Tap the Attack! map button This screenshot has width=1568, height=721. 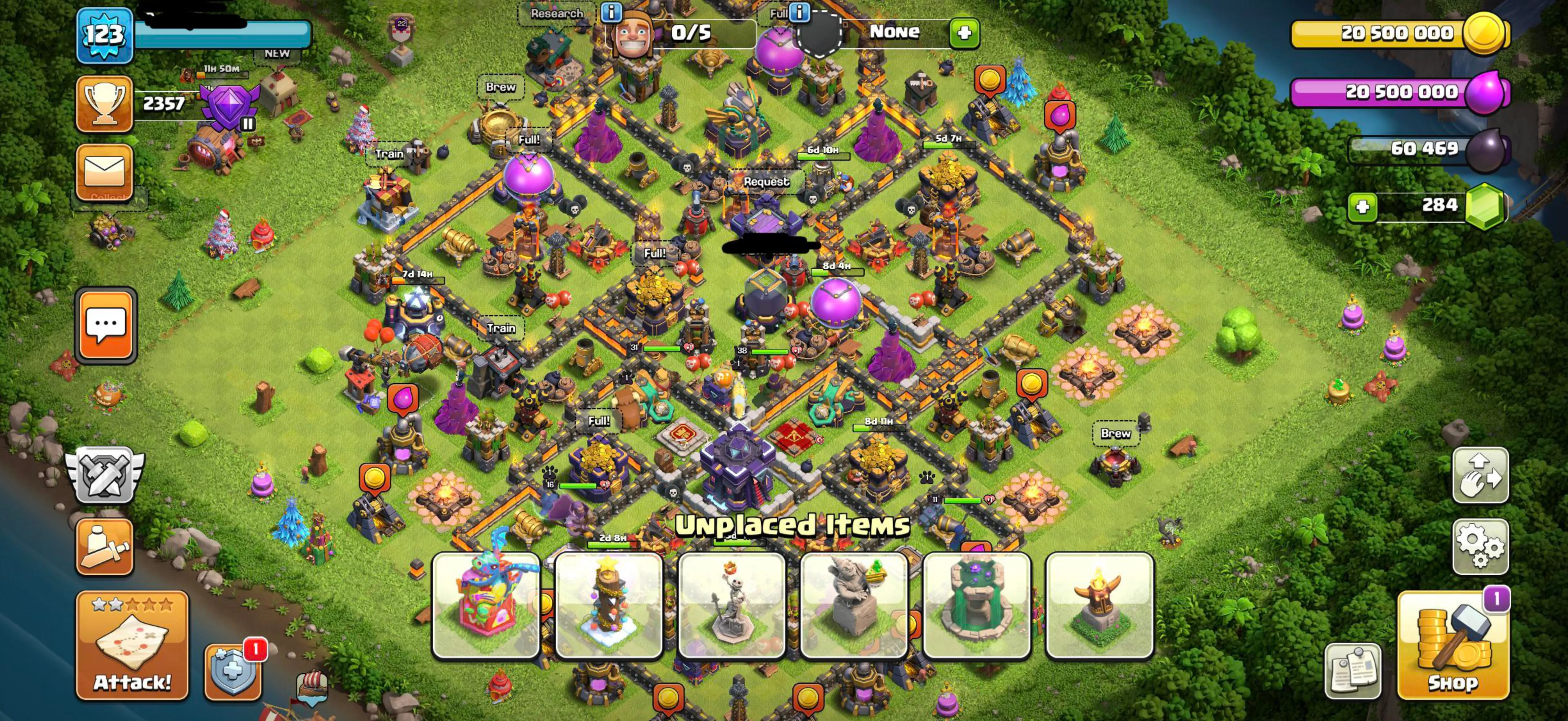point(132,645)
